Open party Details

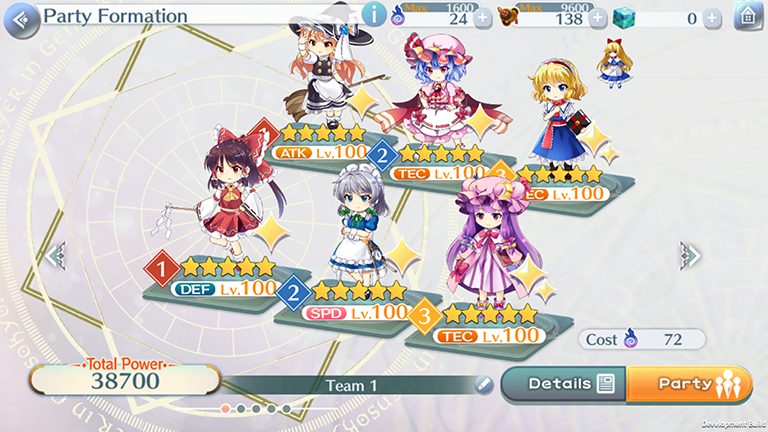[562, 383]
